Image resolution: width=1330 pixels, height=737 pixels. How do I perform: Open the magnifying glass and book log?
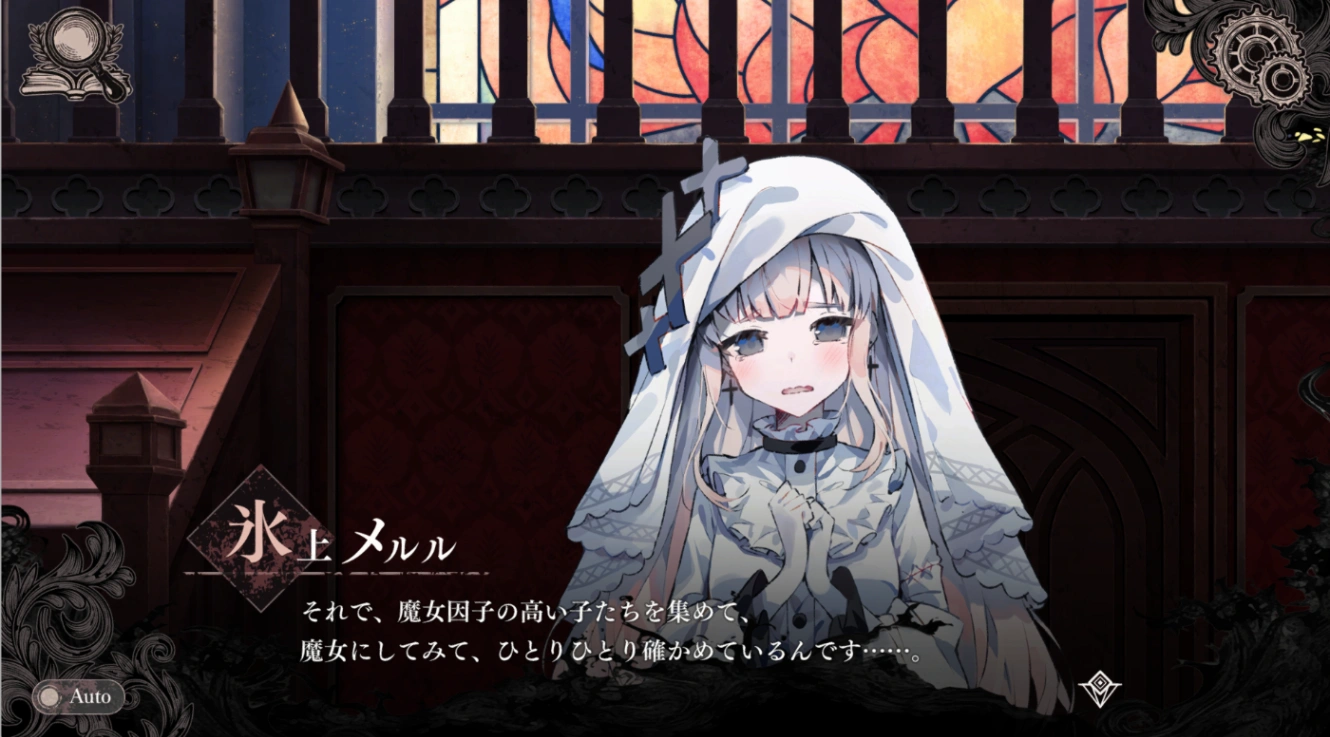click(x=76, y=55)
